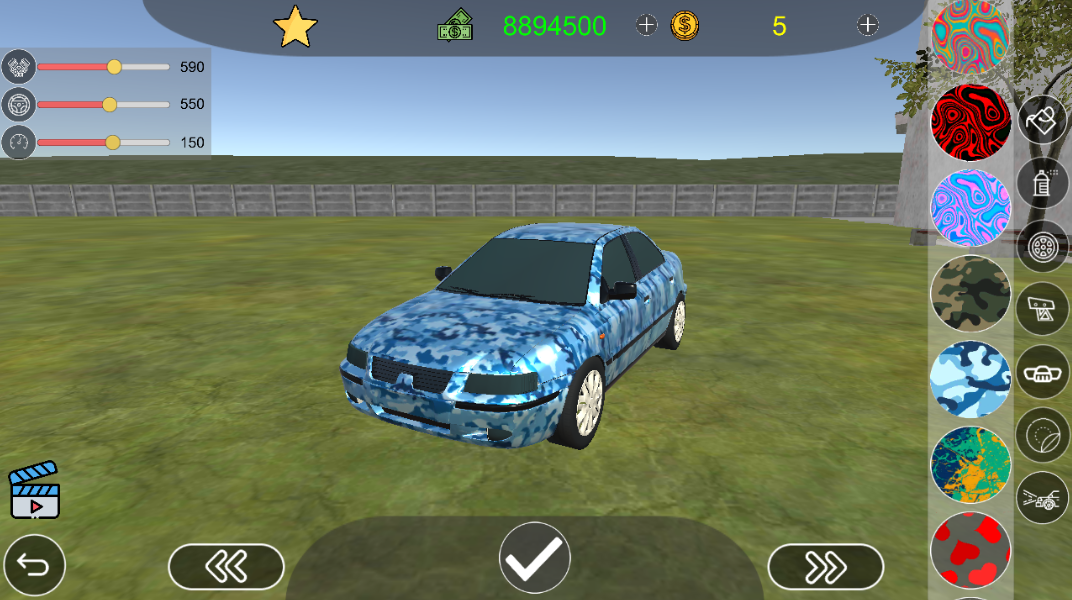Viewport: 1072px width, 600px height.
Task: Switch to the next car
Action: [825, 567]
